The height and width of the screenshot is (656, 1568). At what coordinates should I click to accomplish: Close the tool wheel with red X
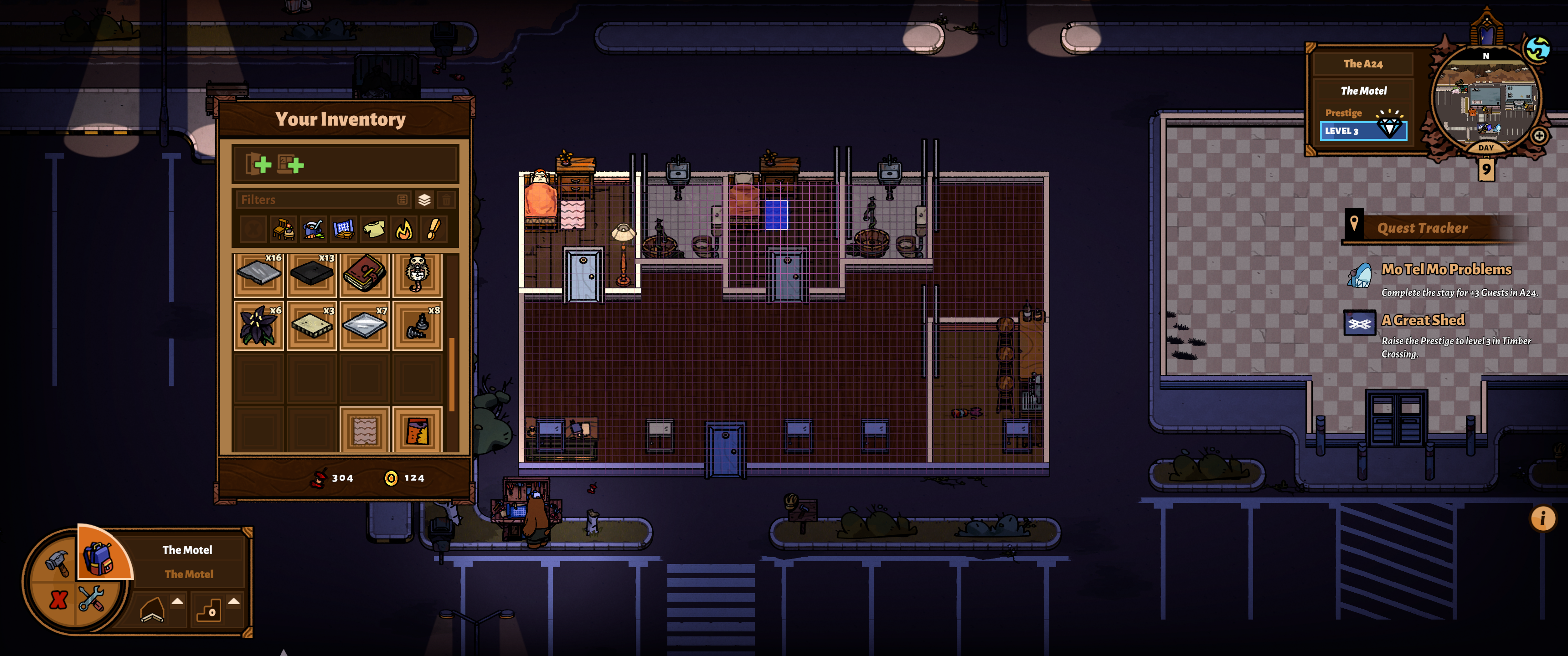[x=58, y=600]
